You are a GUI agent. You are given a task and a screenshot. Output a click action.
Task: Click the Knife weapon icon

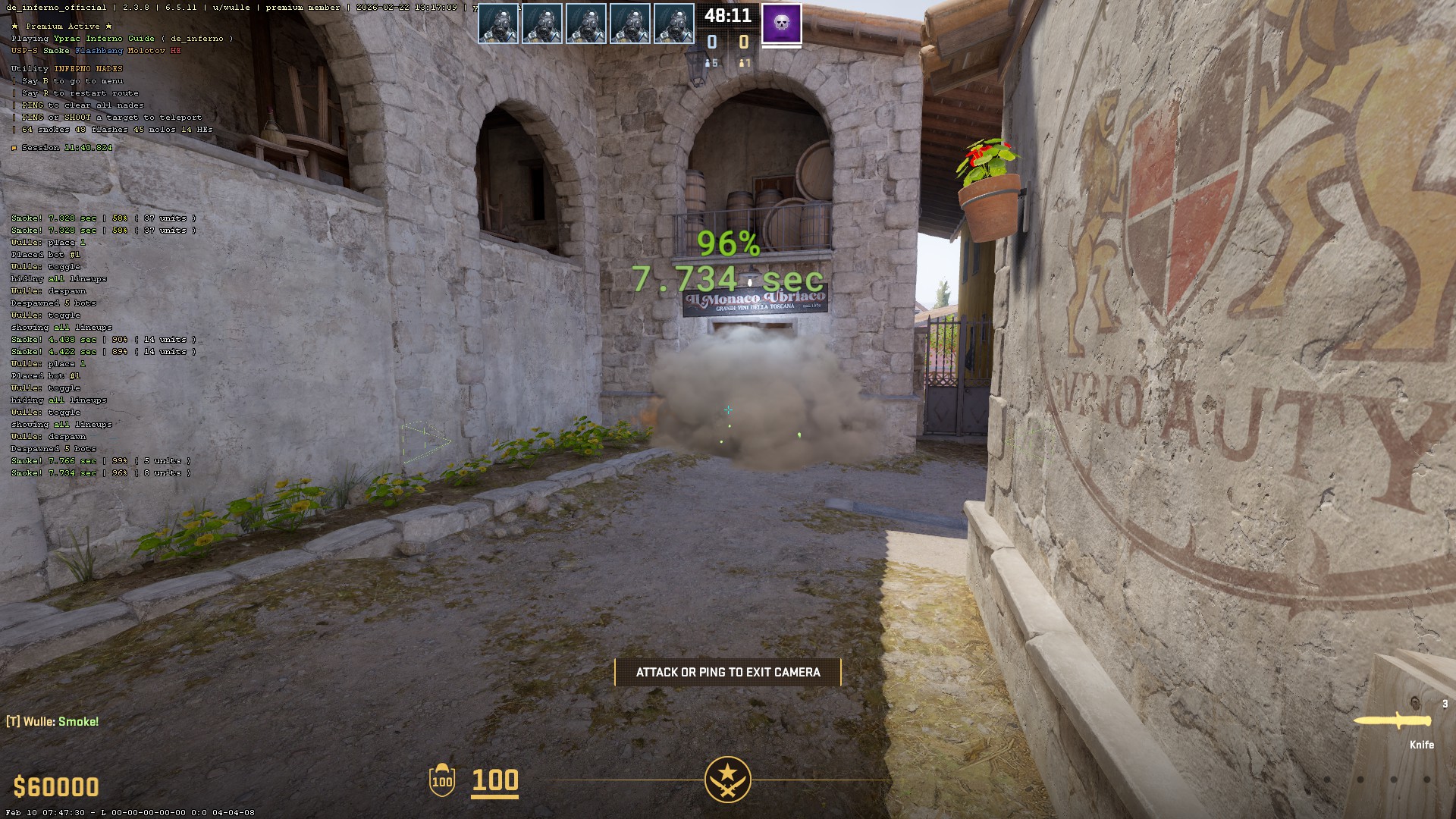point(1392,721)
